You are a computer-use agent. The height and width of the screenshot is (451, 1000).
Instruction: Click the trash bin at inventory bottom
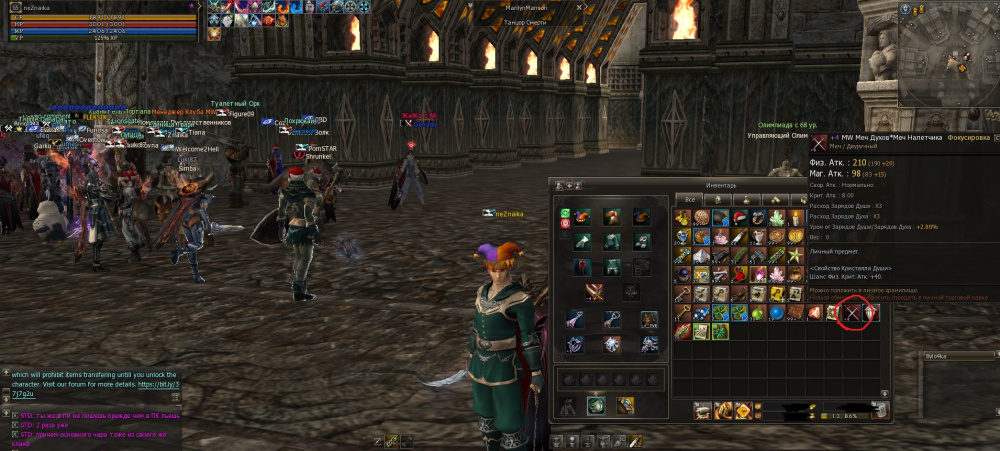882,408
